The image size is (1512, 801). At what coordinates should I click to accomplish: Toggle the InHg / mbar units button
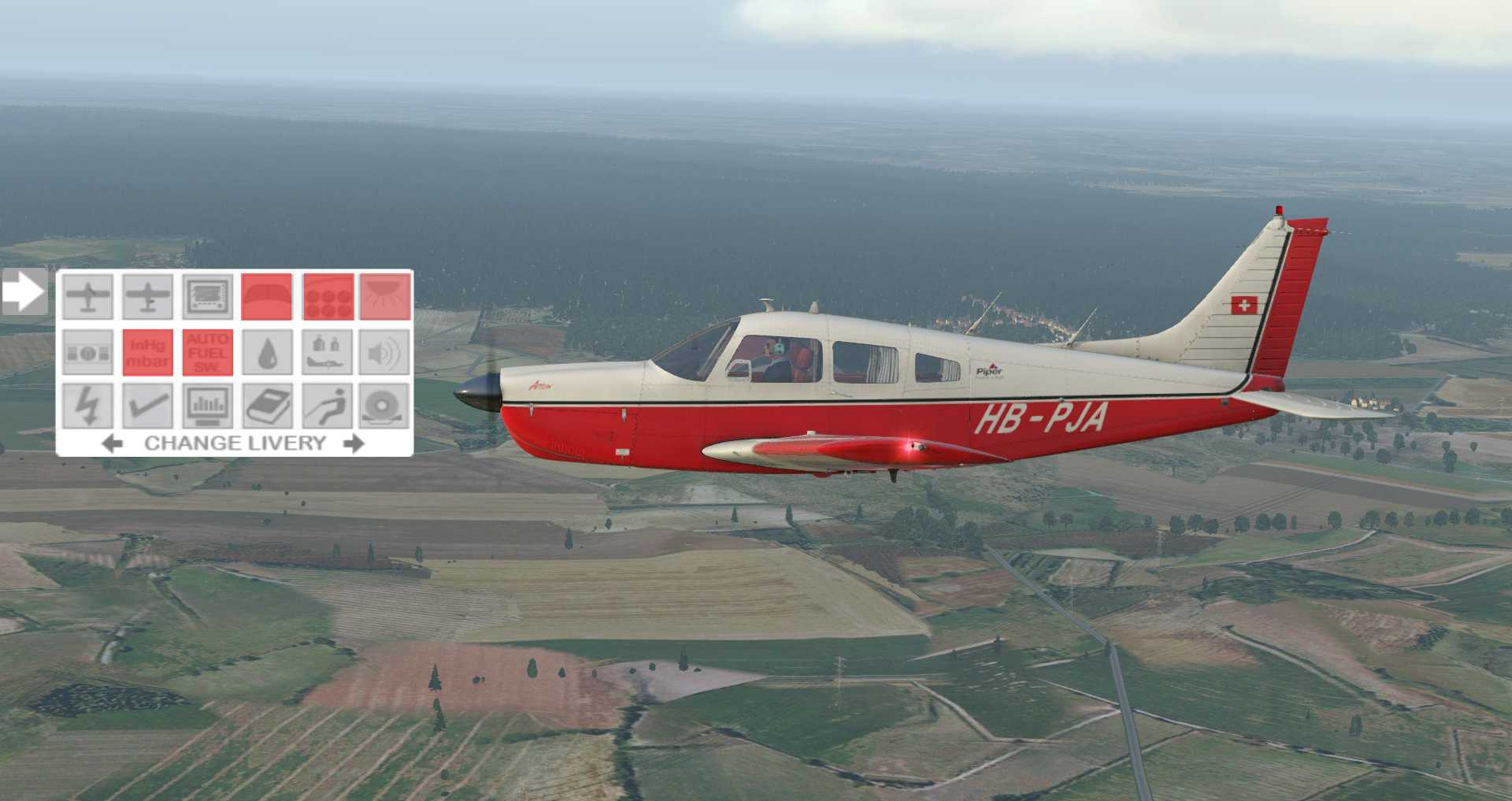pos(147,352)
